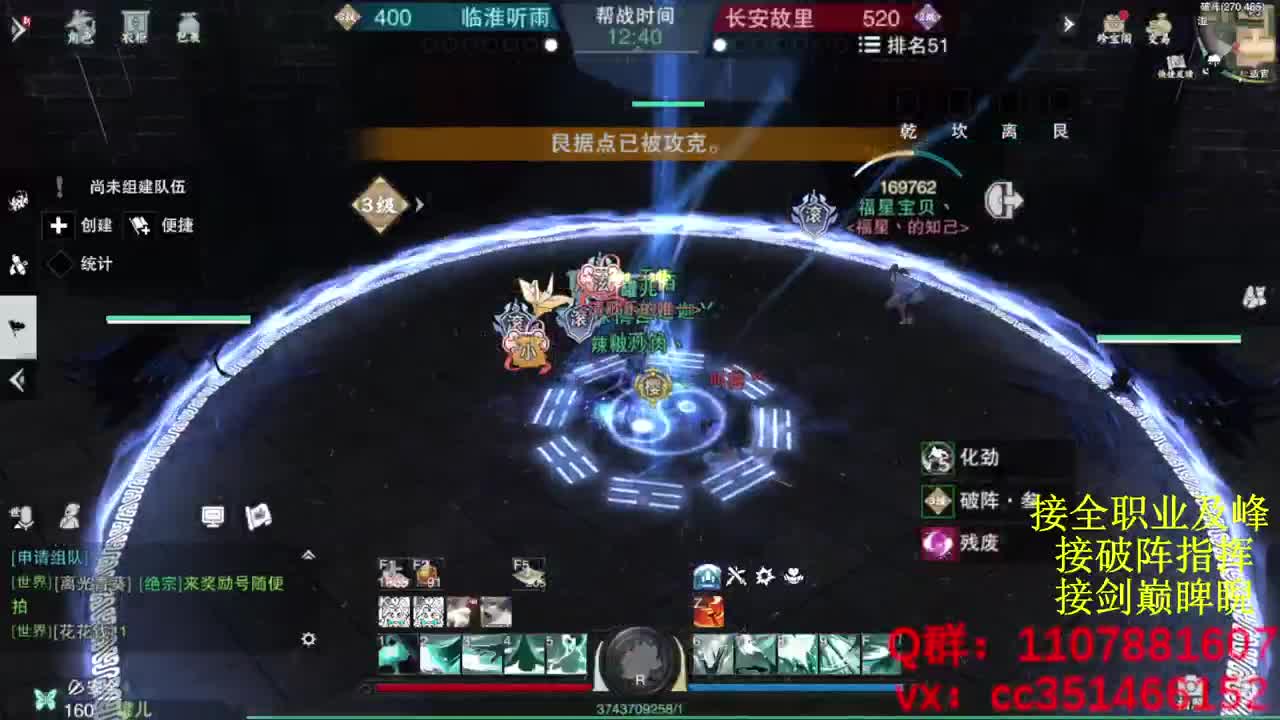Expand the chat panel chevron
The height and width of the screenshot is (720, 1280).
click(308, 555)
